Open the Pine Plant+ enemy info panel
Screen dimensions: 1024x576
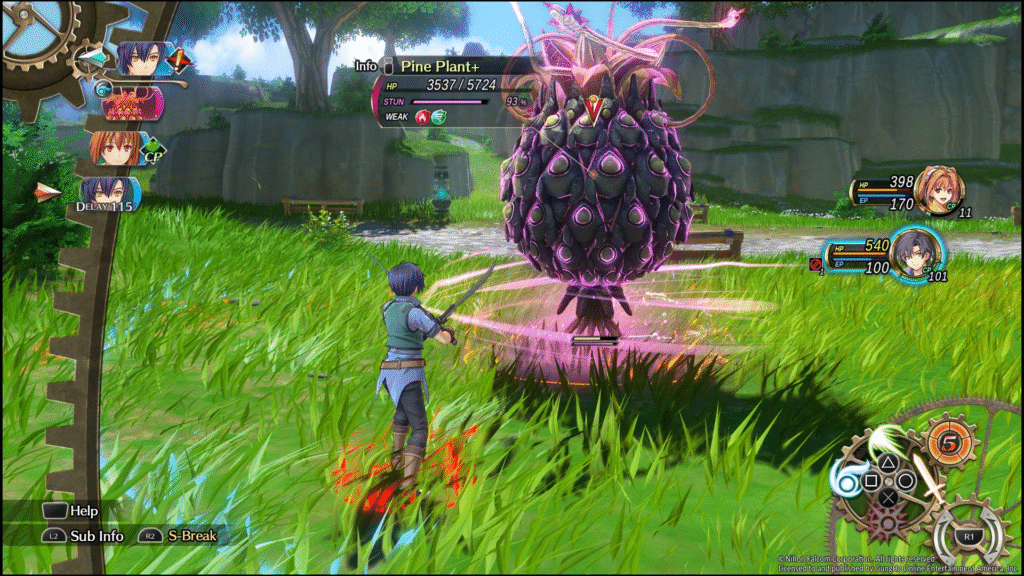point(440,66)
